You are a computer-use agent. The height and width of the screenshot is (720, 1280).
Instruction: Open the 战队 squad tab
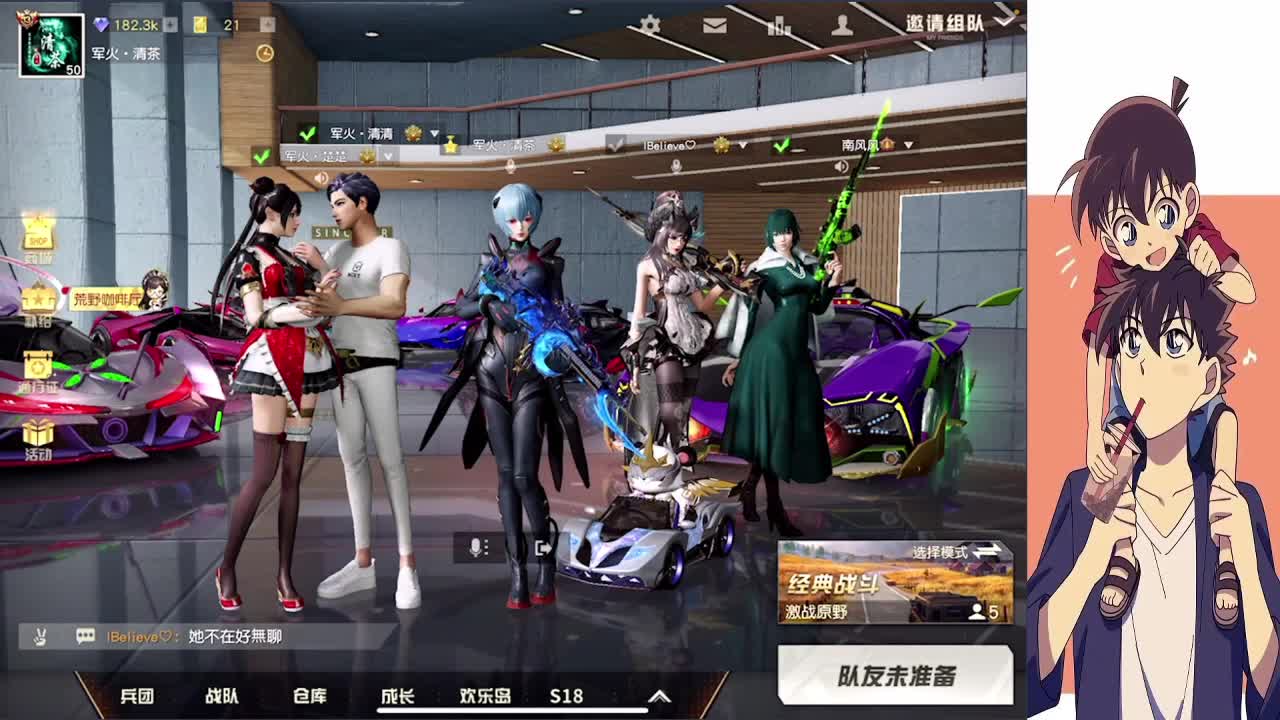click(x=222, y=697)
